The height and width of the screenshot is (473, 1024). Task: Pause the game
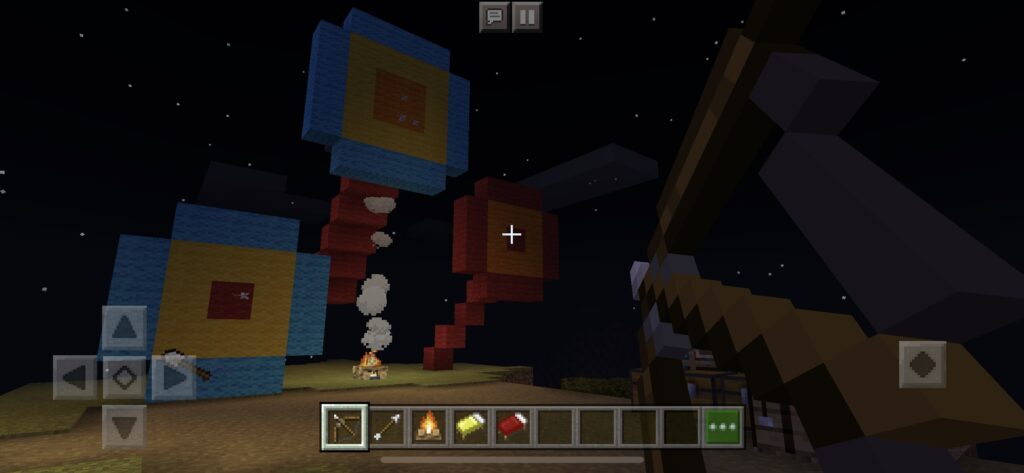click(527, 16)
